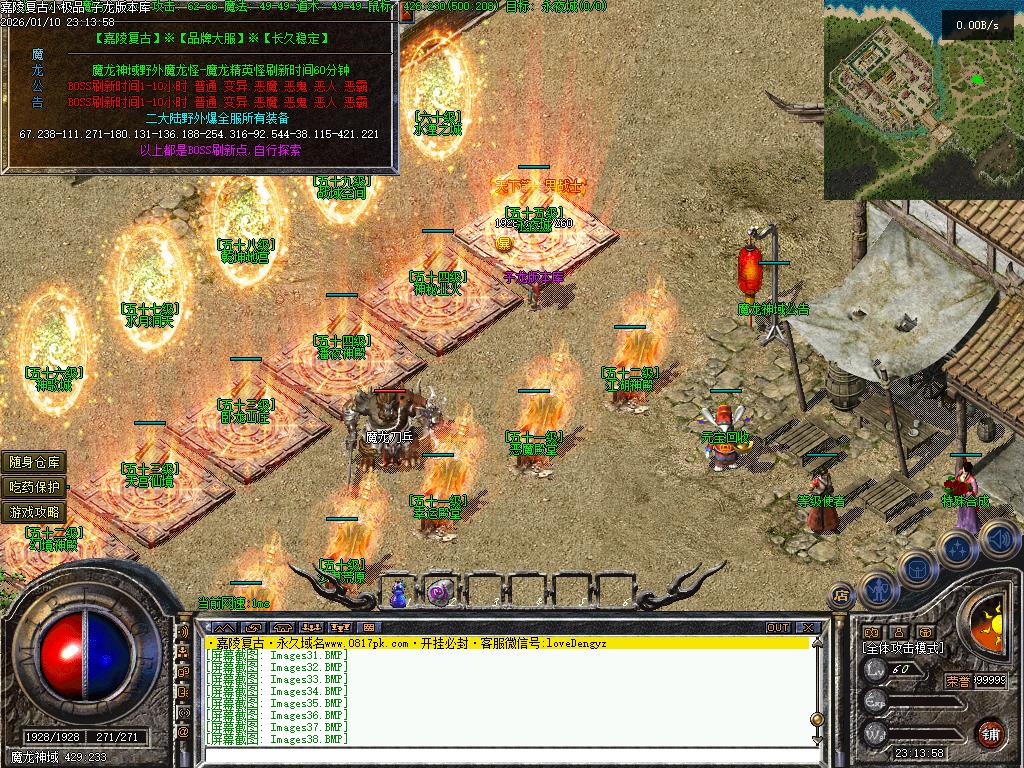Open the character equipment round button

[877, 590]
